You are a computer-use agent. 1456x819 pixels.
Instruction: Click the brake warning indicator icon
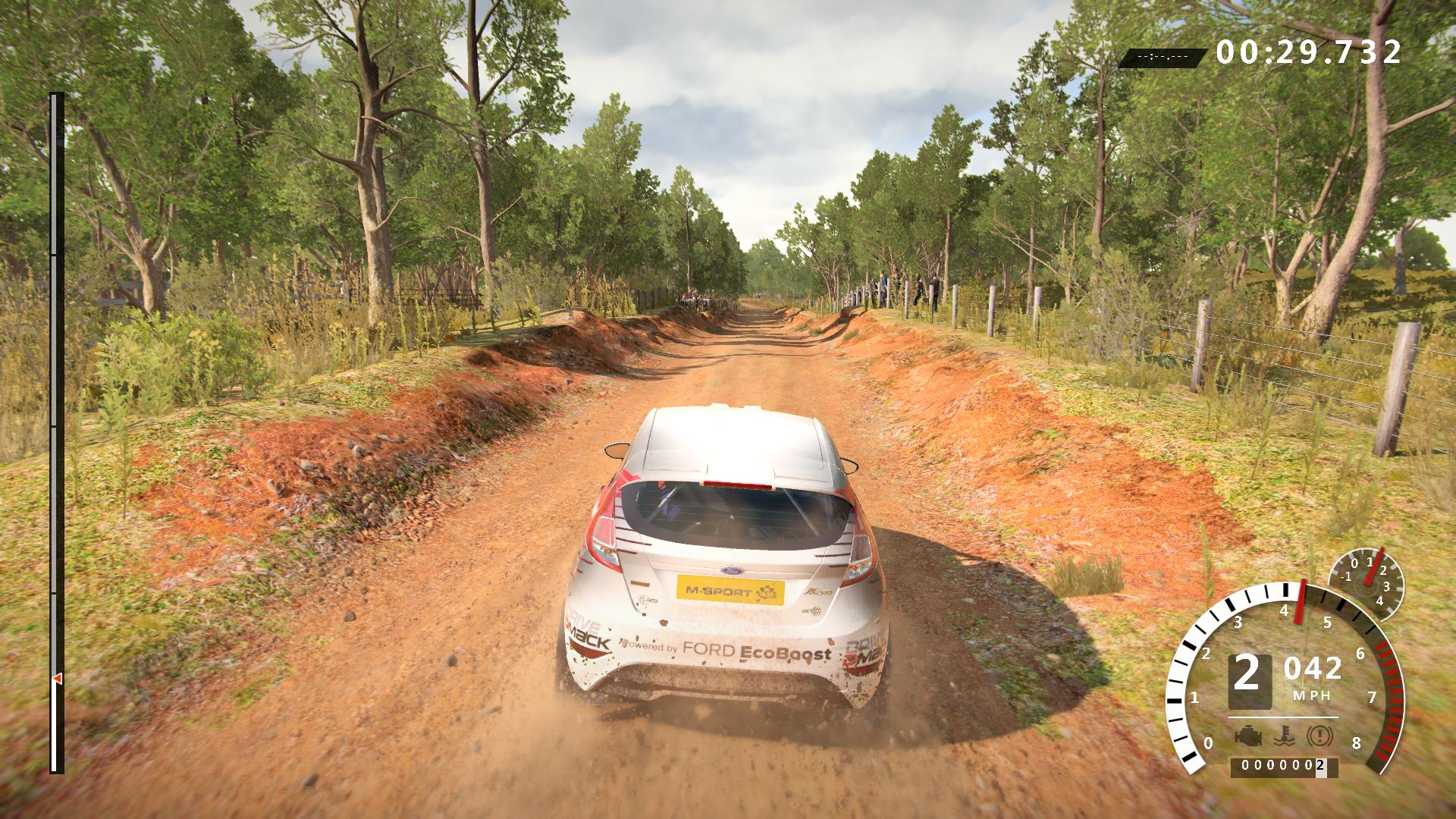point(1317,736)
